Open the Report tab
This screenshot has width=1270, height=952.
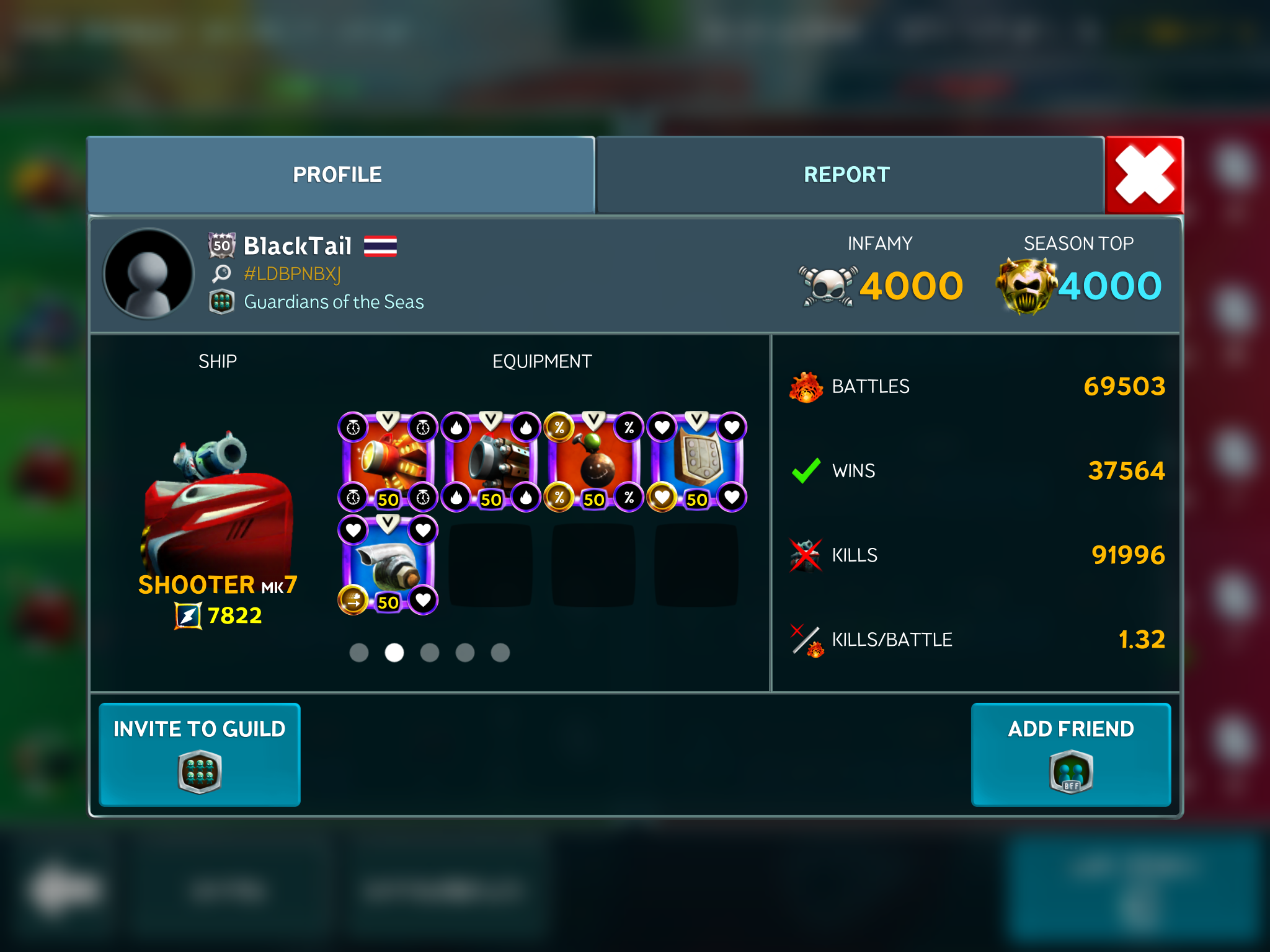(x=847, y=175)
